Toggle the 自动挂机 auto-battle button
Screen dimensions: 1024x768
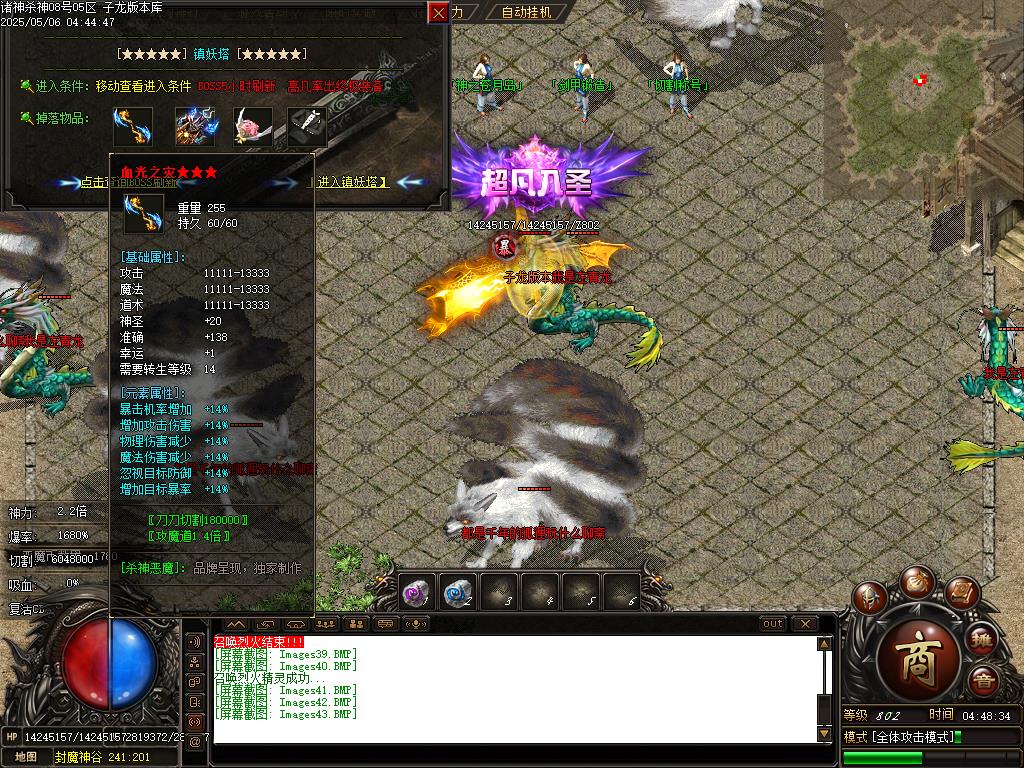click(526, 12)
